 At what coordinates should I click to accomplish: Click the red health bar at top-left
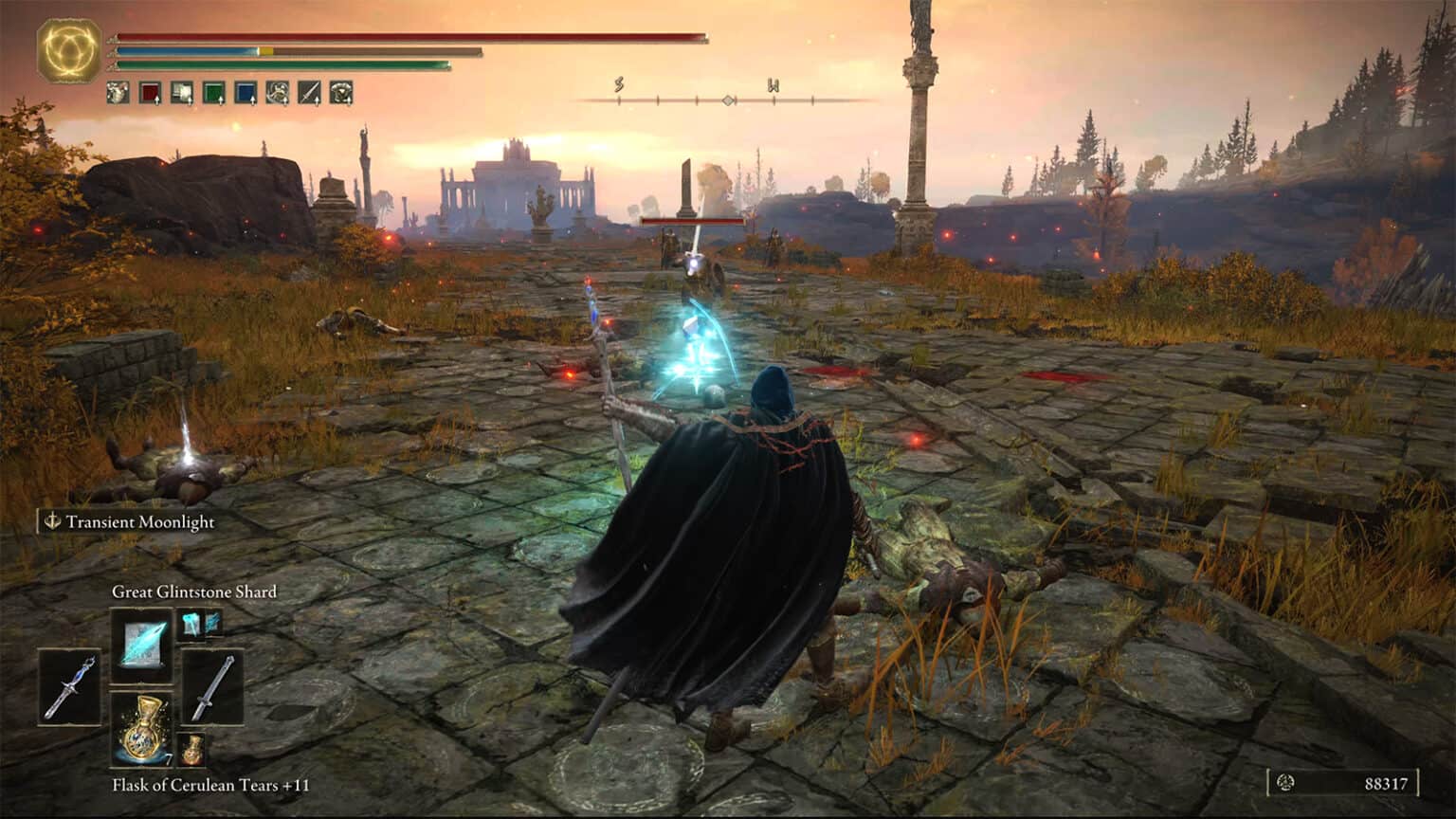point(408,35)
